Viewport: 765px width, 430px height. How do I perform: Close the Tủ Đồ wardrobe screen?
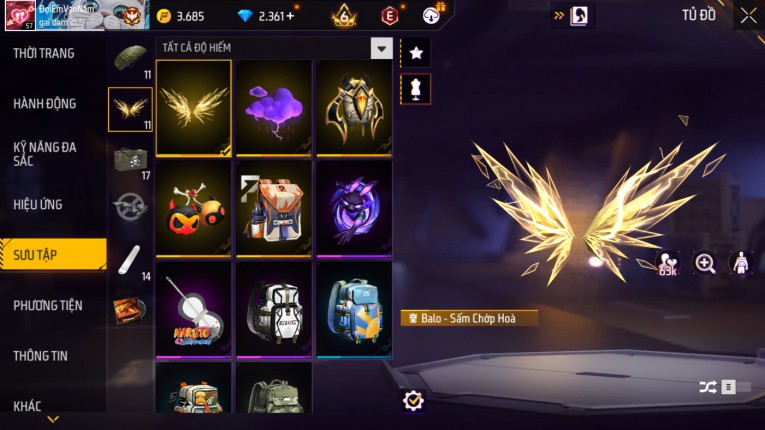(x=748, y=15)
